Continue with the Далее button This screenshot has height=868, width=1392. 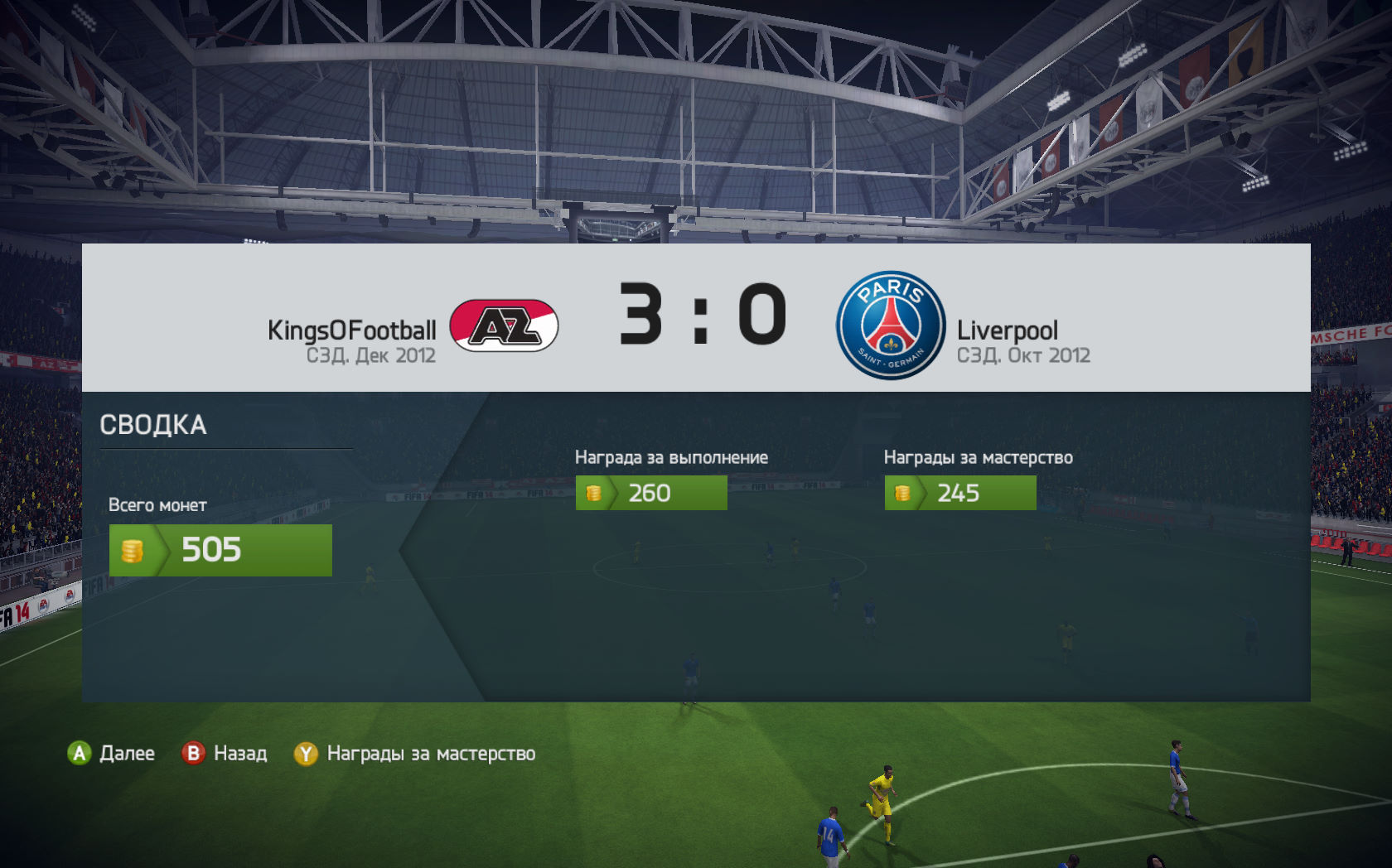click(112, 754)
